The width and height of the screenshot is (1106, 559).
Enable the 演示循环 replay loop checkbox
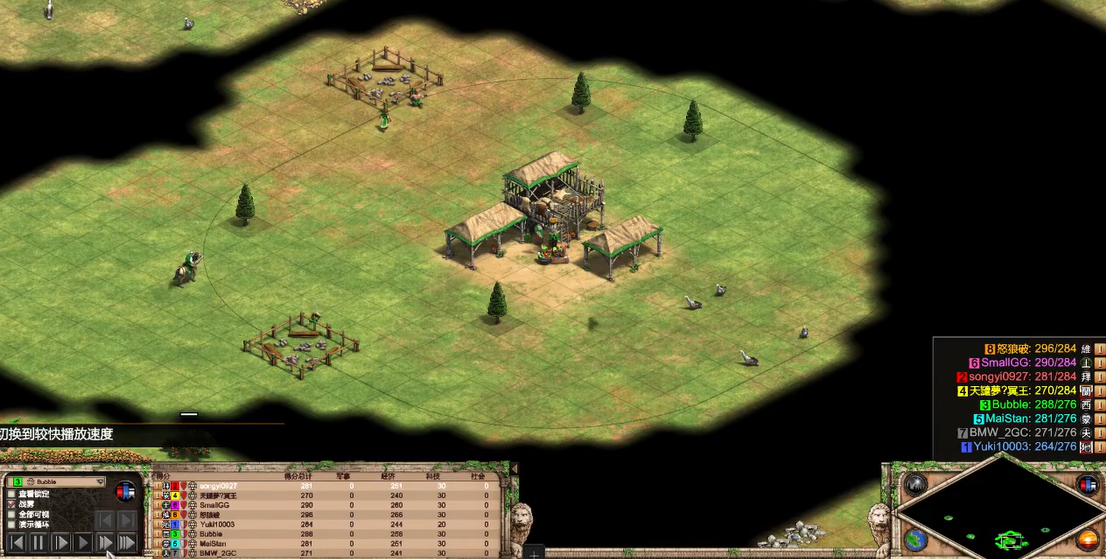tap(11, 525)
